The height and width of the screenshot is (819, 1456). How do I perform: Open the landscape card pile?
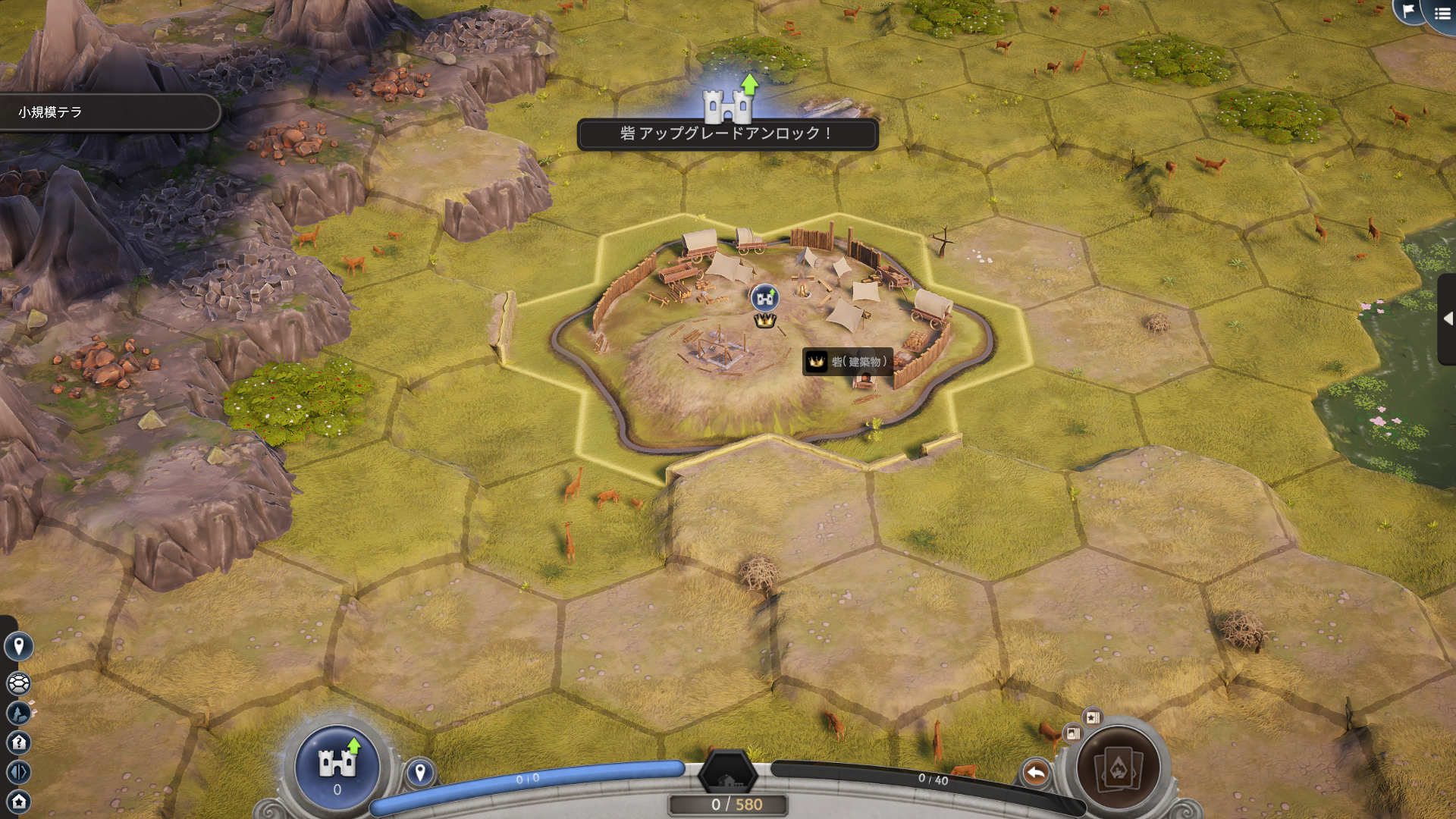click(x=1072, y=733)
